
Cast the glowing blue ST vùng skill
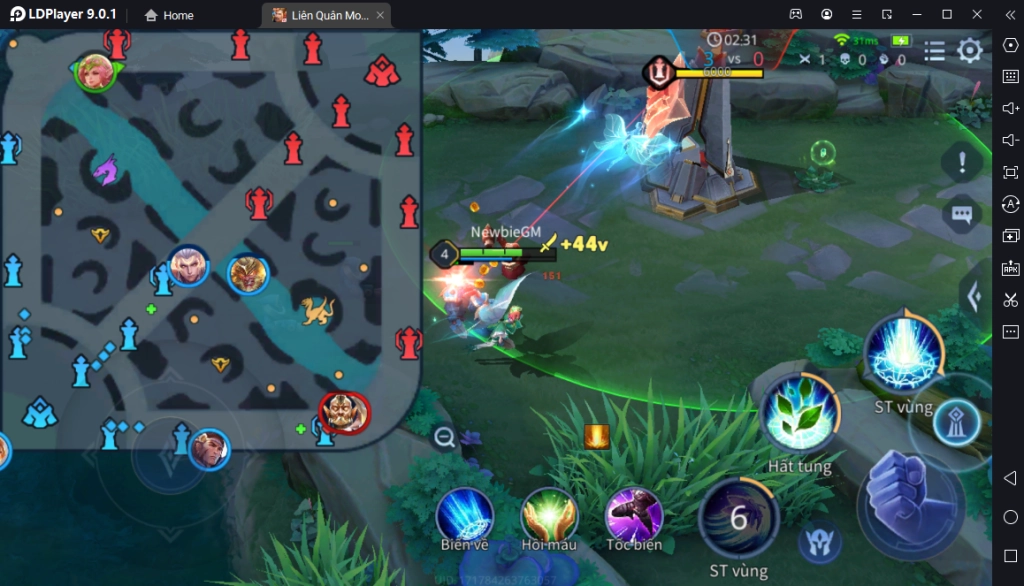pos(903,354)
